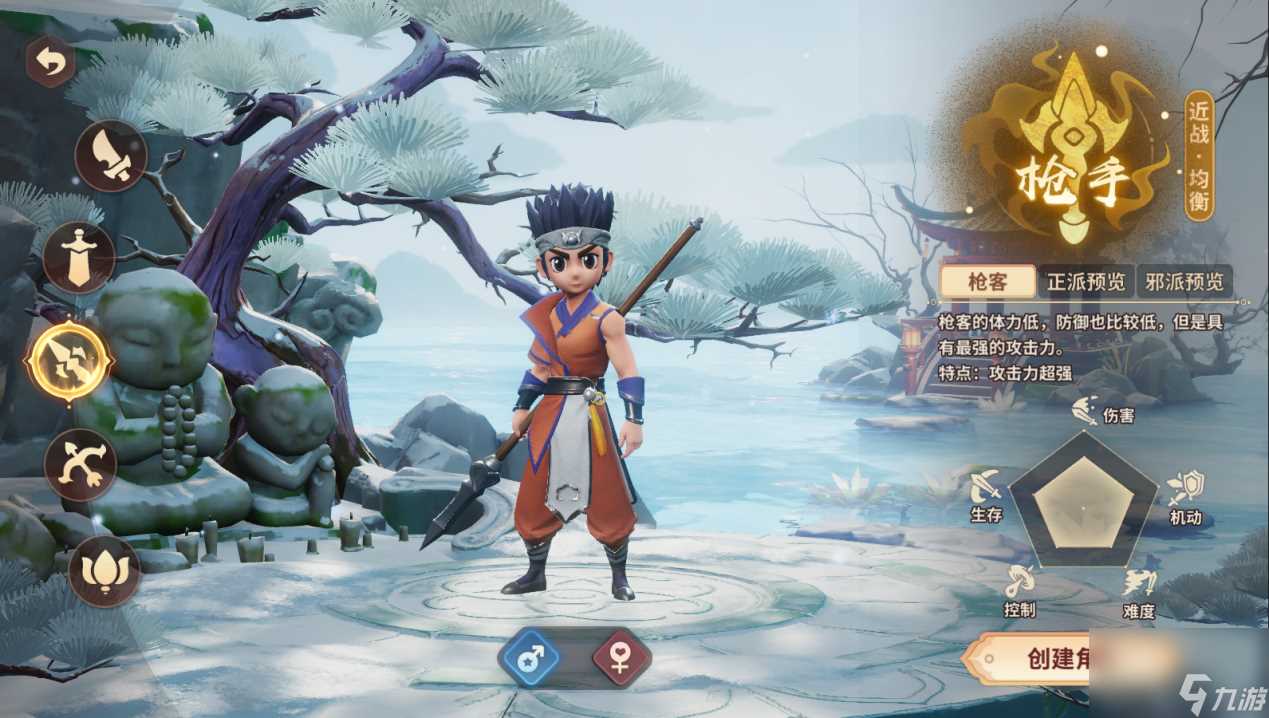Show the 邪派预览 tab
The width and height of the screenshot is (1269, 718).
[x=1184, y=281]
